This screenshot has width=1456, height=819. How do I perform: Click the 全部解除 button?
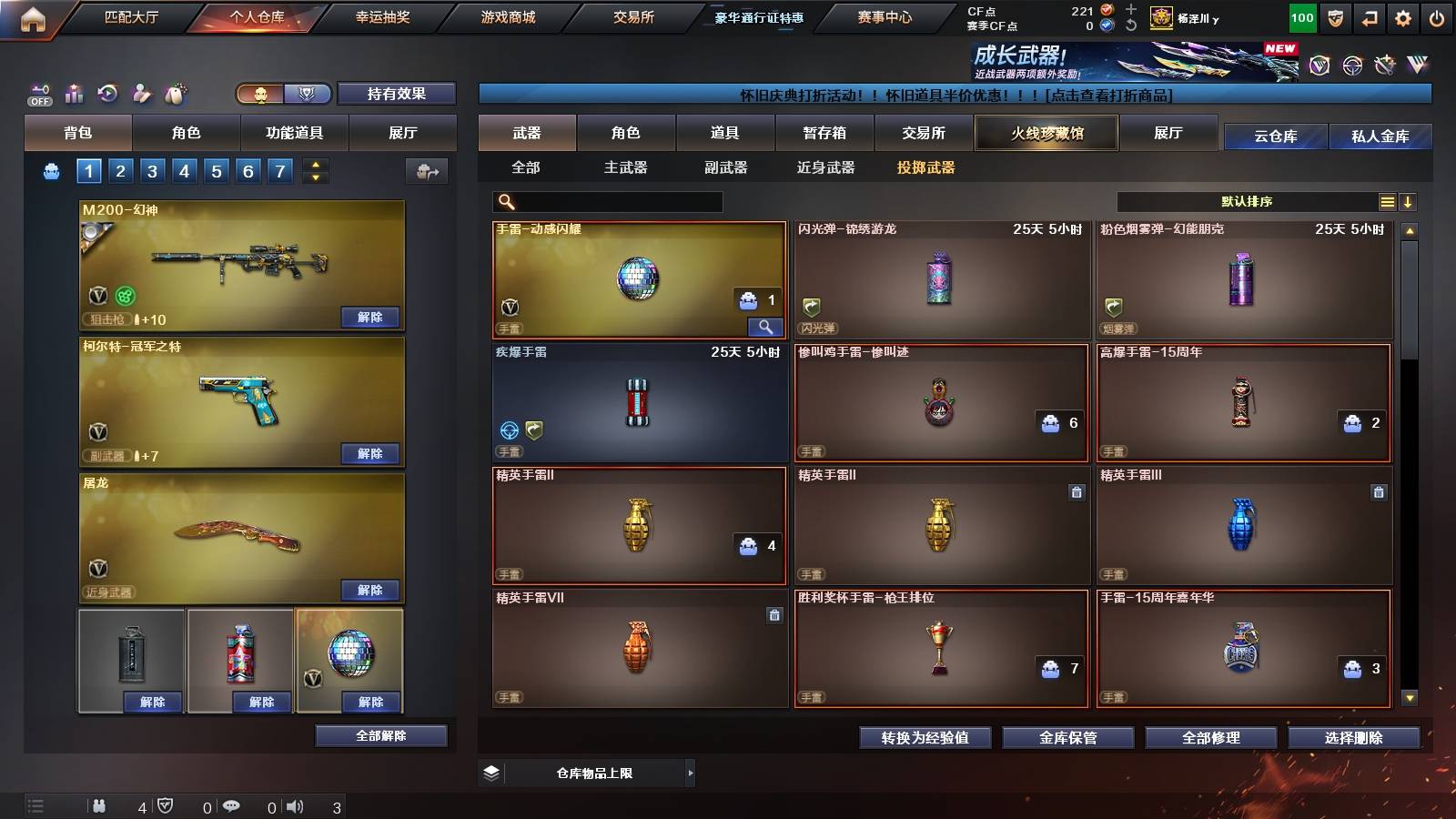pyautogui.click(x=381, y=735)
